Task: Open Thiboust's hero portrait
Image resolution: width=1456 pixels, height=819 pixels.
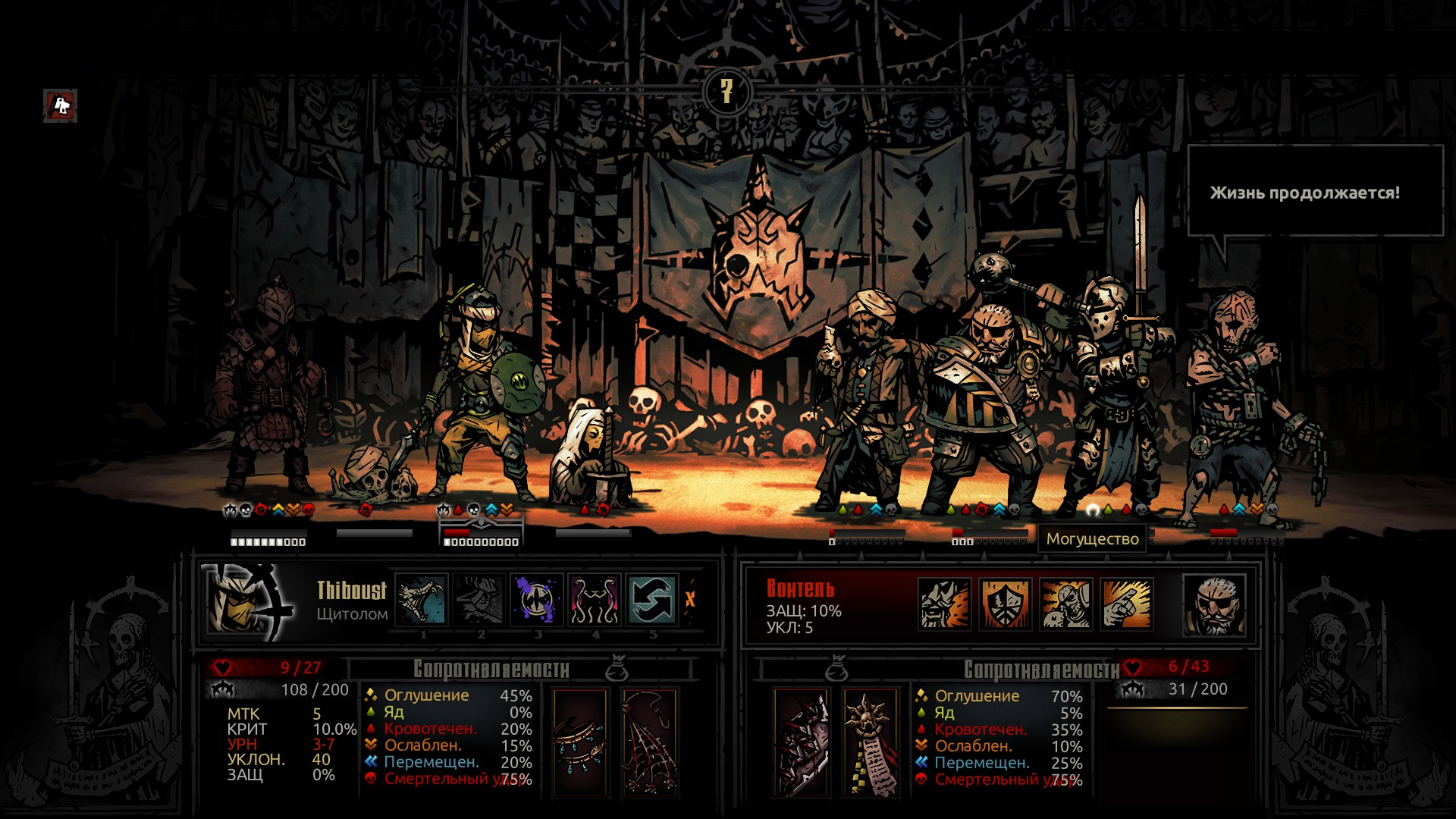Action: click(248, 601)
